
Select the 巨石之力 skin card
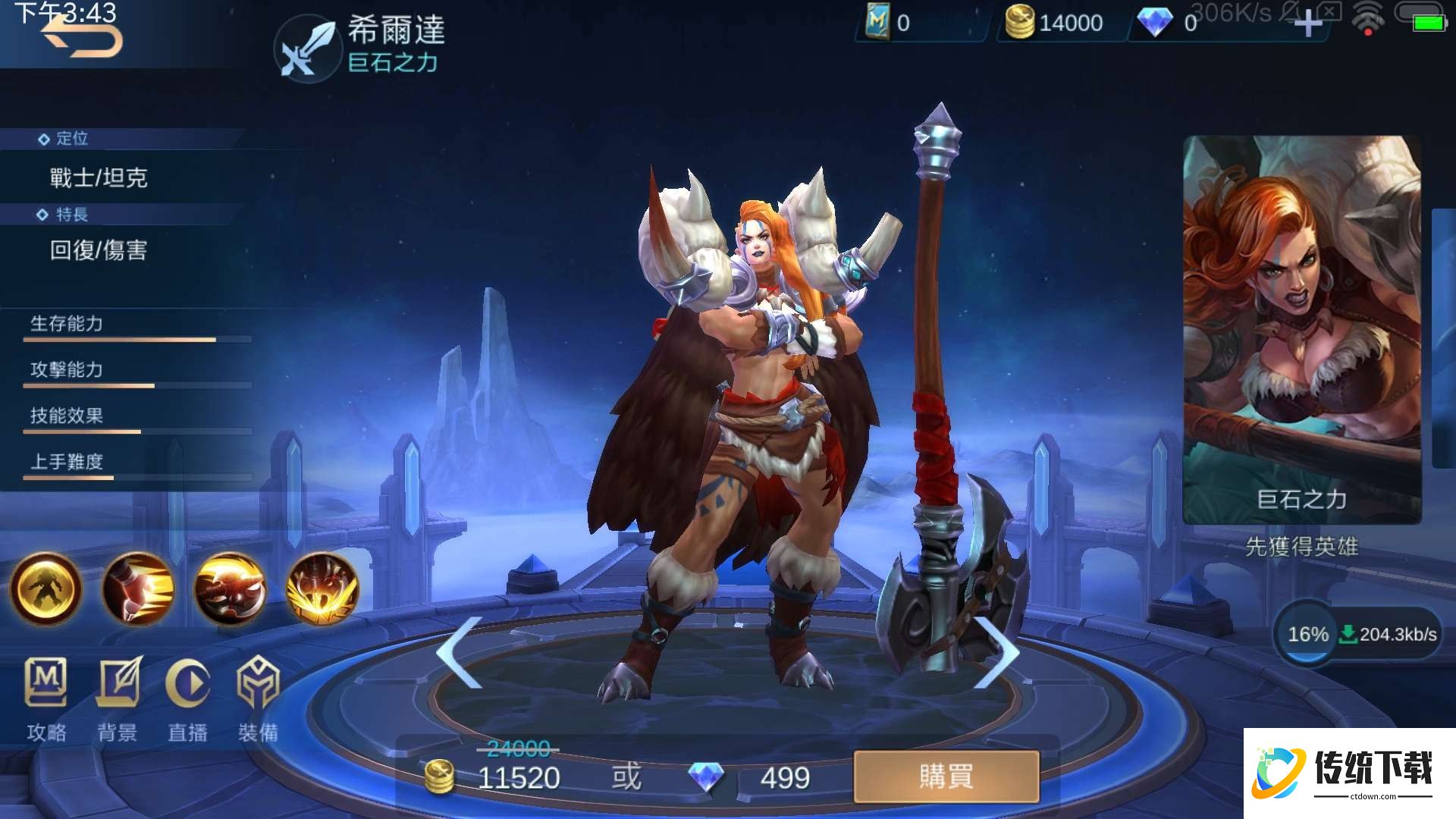click(1301, 330)
